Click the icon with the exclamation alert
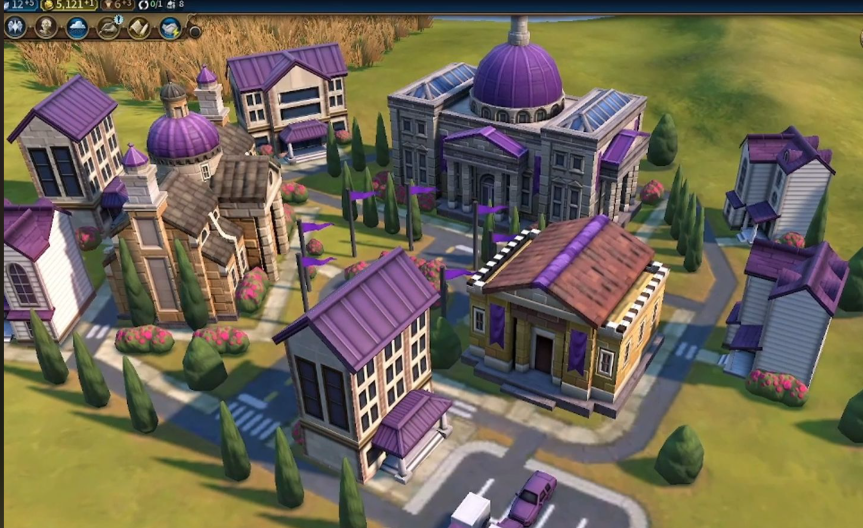 pyautogui.click(x=108, y=27)
